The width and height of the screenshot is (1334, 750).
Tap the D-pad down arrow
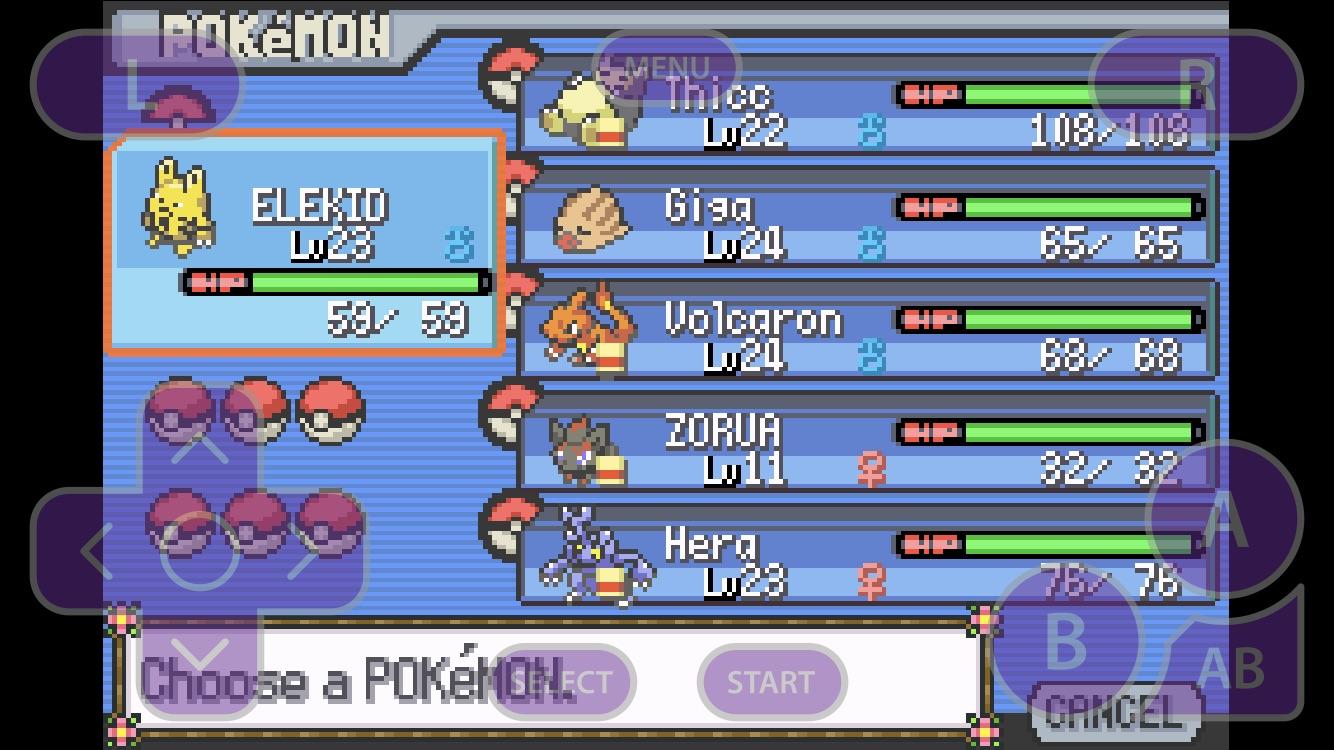[200, 657]
